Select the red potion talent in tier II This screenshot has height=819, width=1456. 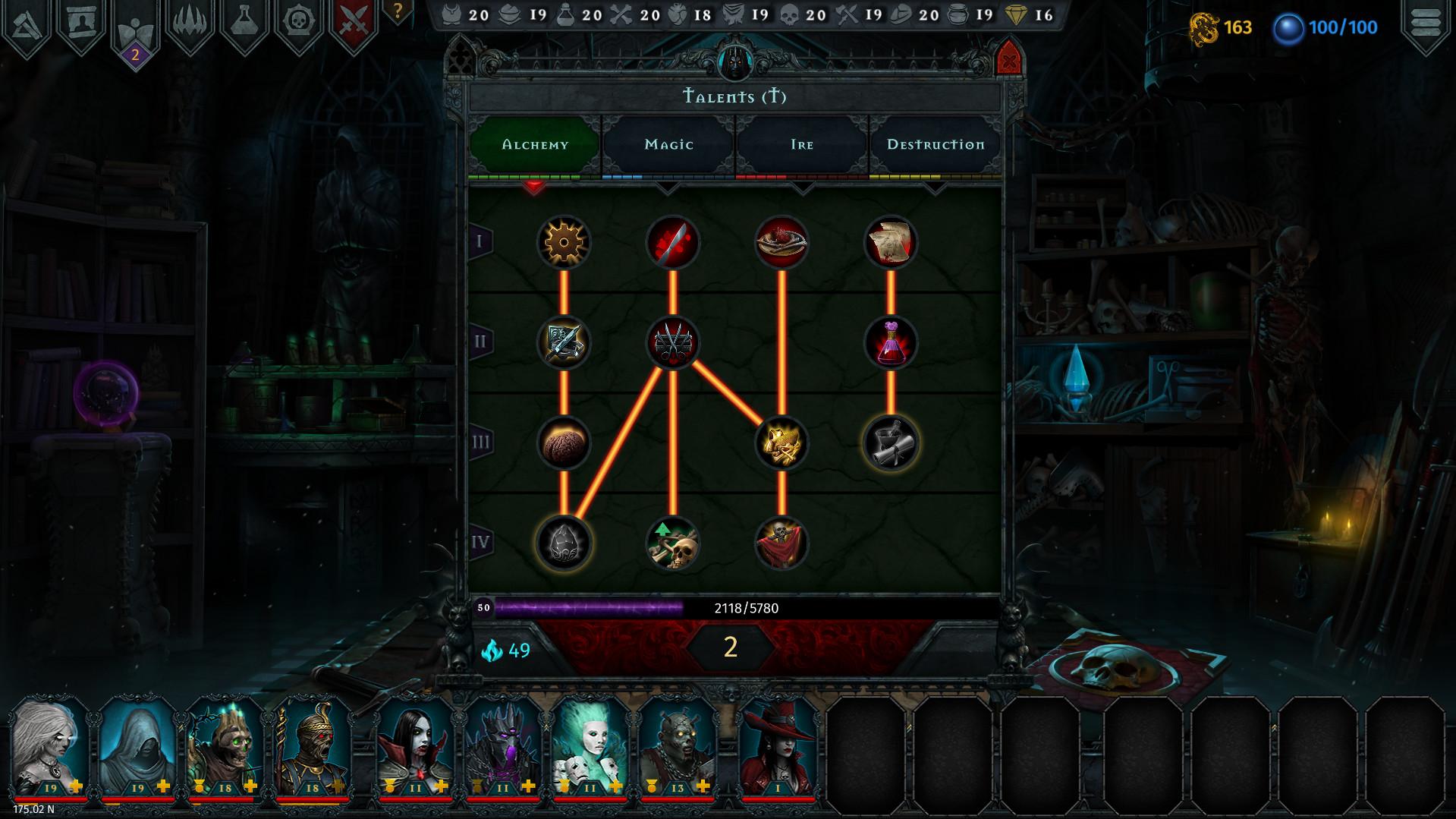pos(891,342)
